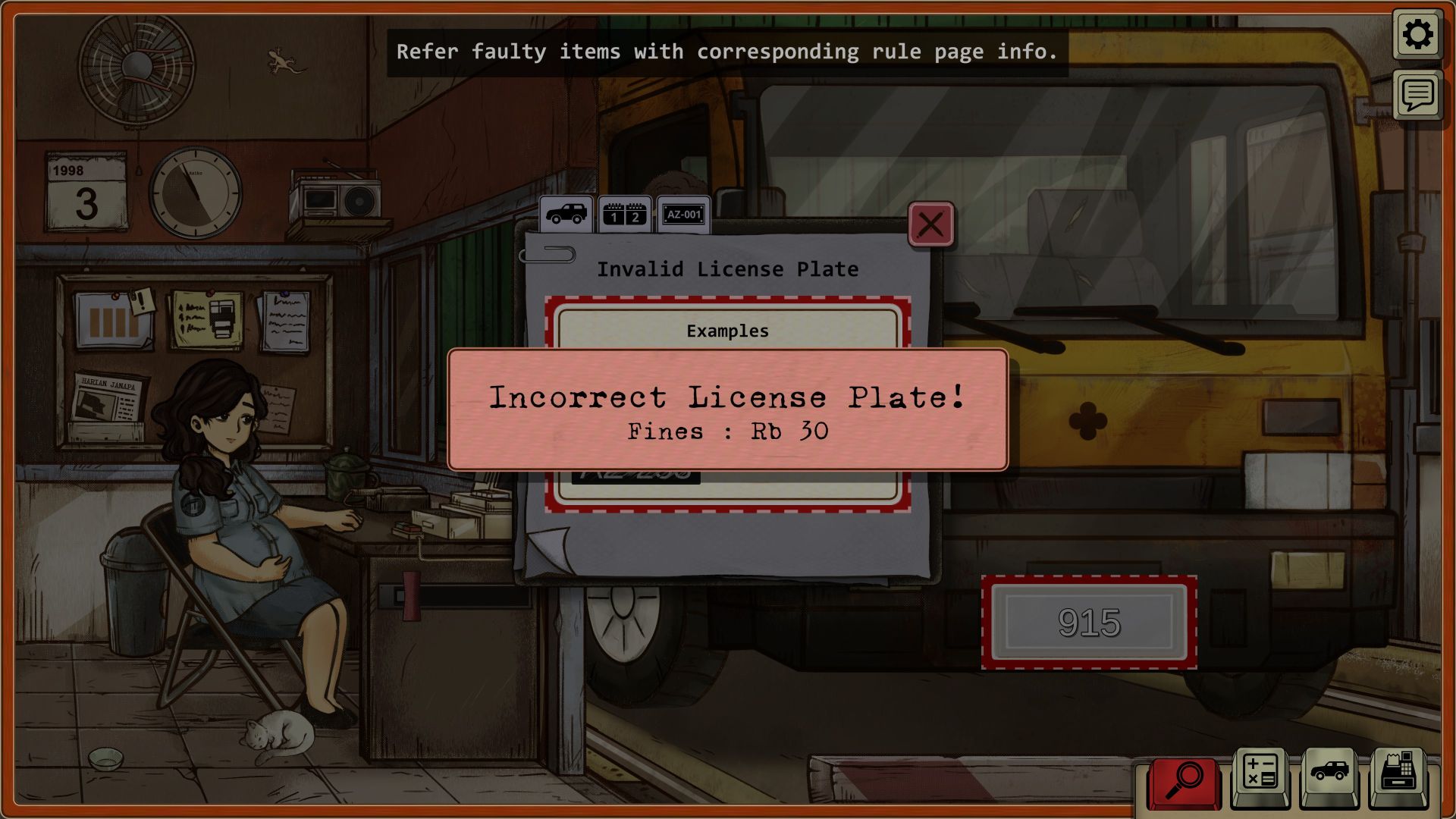1456x819 pixels.
Task: Open the gear settings menu
Action: point(1417,35)
